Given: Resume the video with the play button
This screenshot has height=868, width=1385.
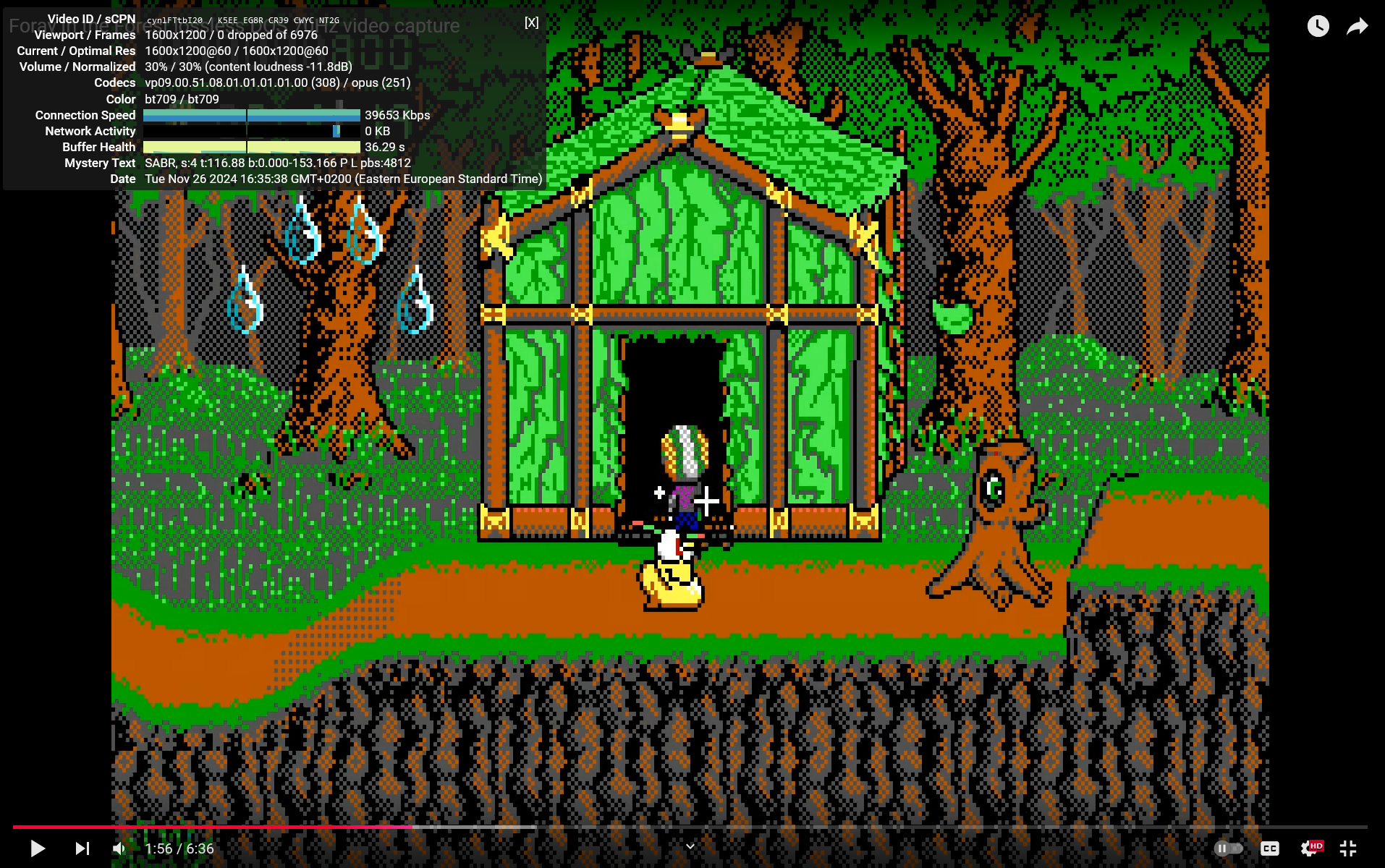Looking at the screenshot, I should 38,848.
